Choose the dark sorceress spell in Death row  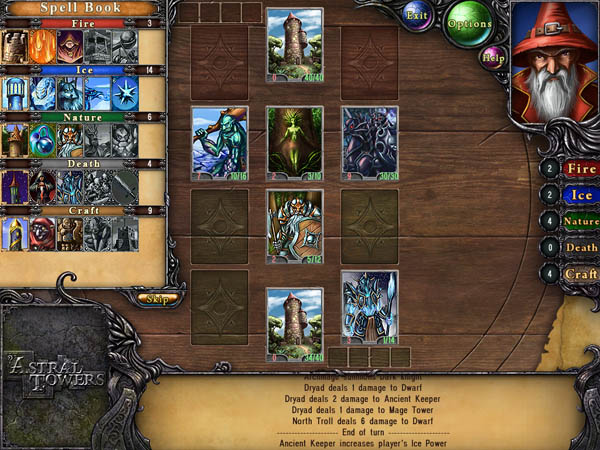42,187
